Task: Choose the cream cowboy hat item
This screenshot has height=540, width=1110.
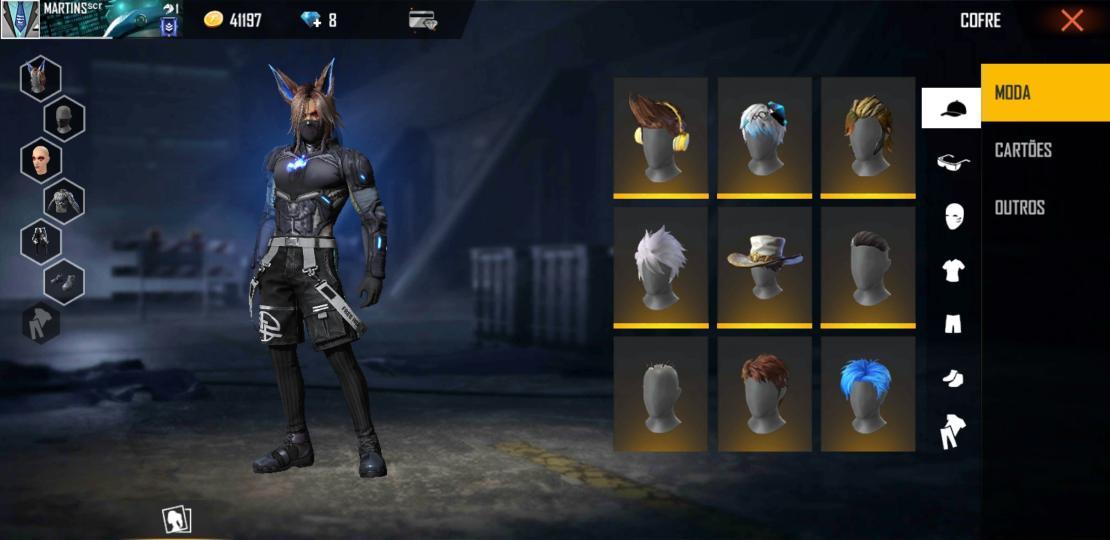Action: 765,265
